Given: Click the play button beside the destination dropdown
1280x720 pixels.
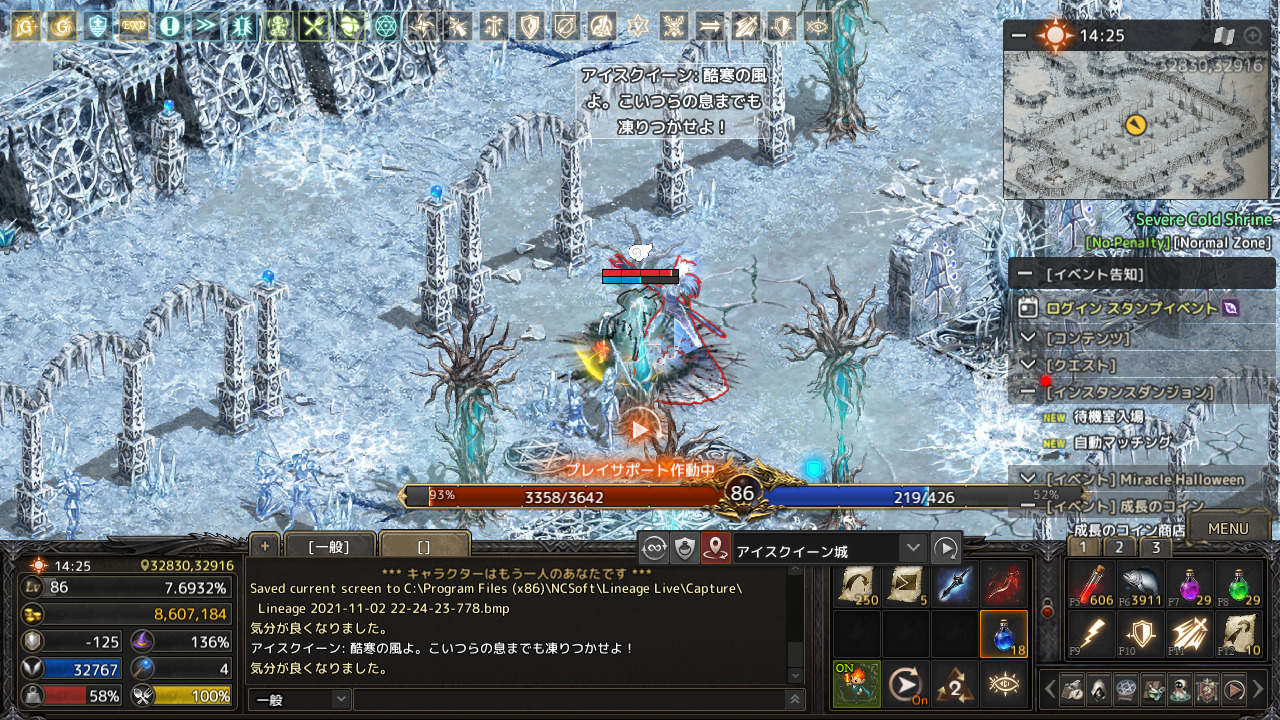Looking at the screenshot, I should (x=945, y=548).
